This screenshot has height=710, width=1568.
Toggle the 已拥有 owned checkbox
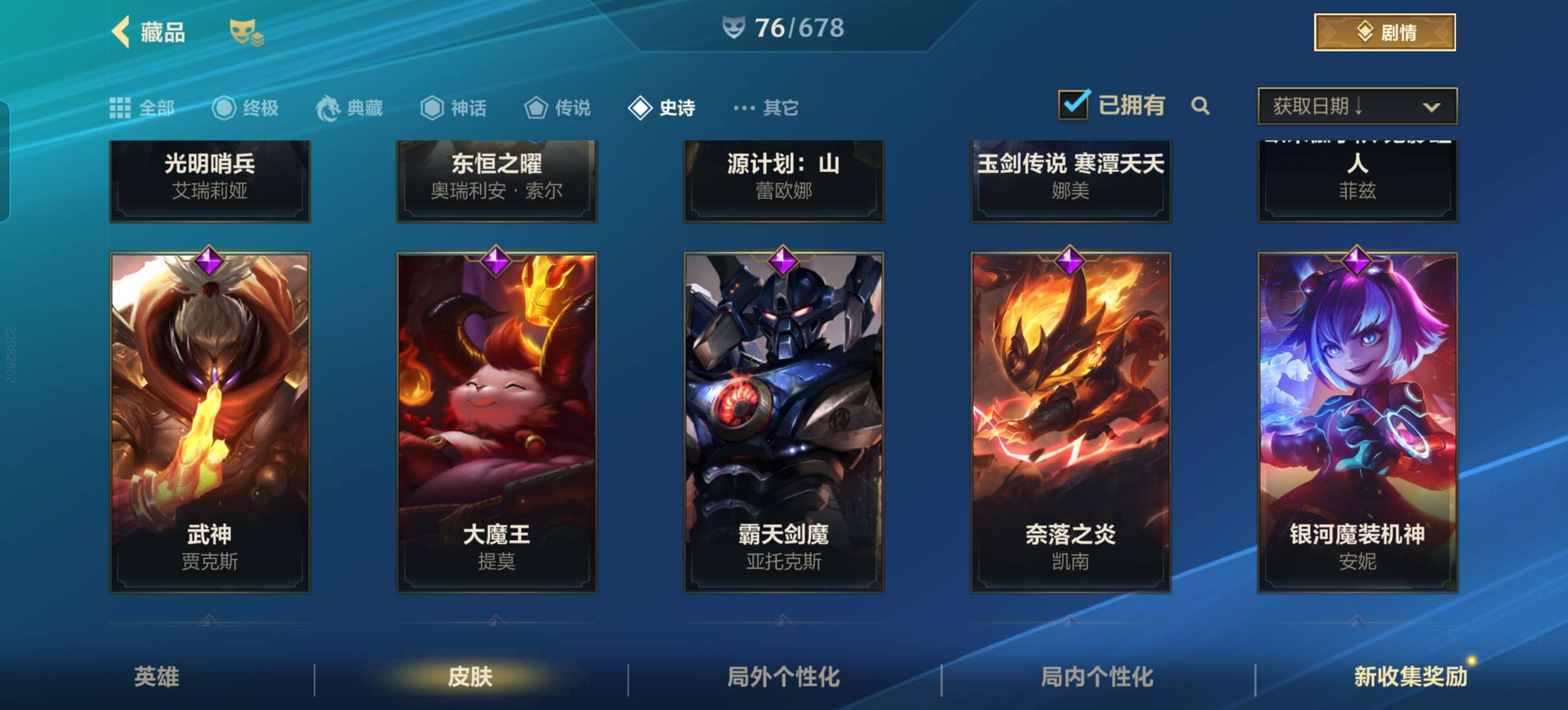tap(1073, 105)
